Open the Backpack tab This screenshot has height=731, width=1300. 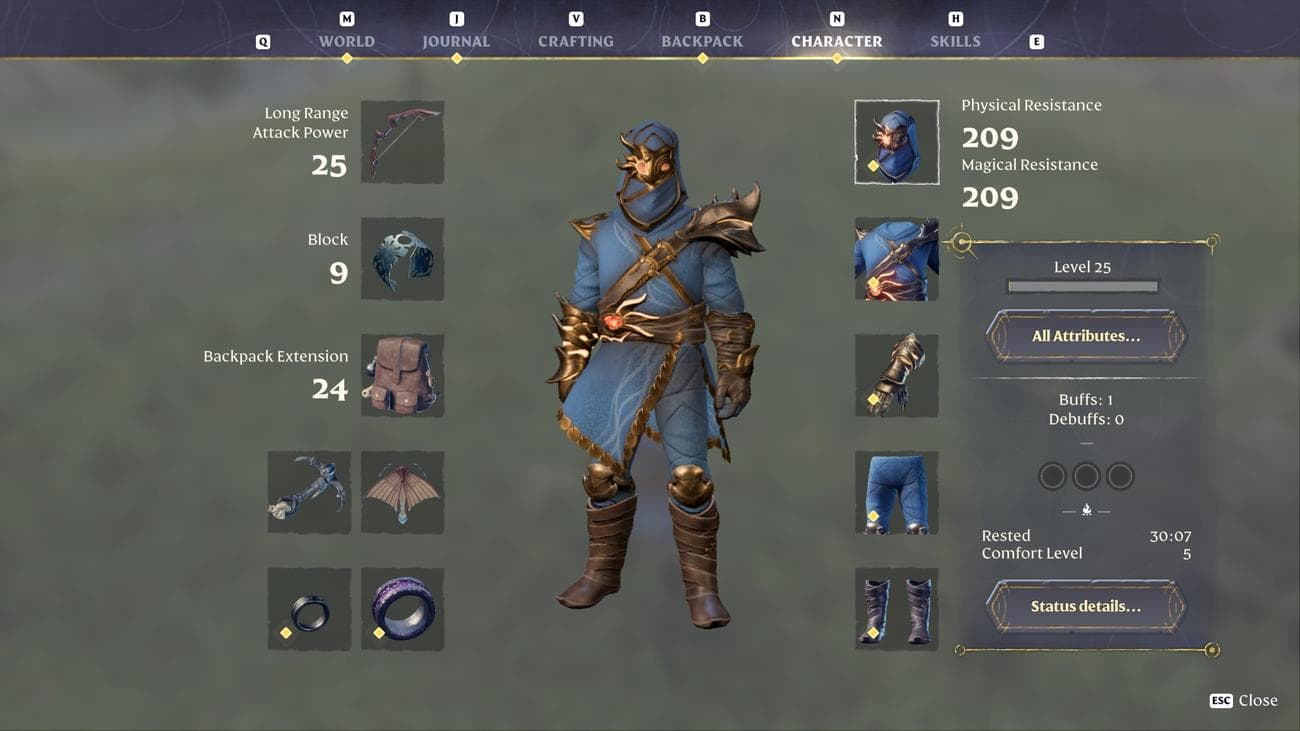702,41
